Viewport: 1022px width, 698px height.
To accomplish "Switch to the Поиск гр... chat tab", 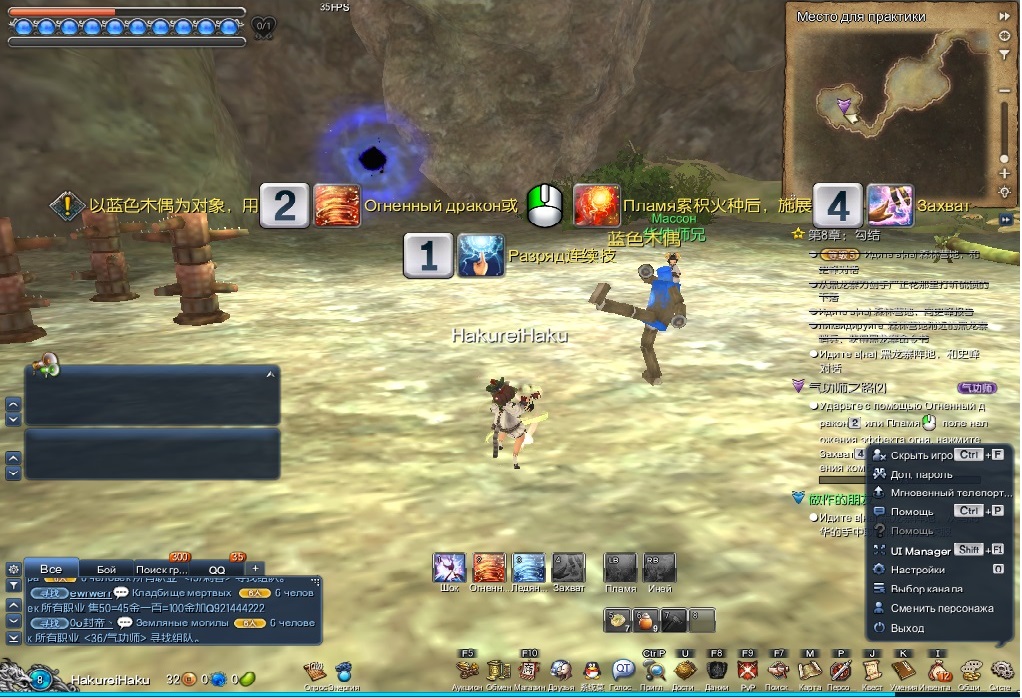I will [162, 569].
